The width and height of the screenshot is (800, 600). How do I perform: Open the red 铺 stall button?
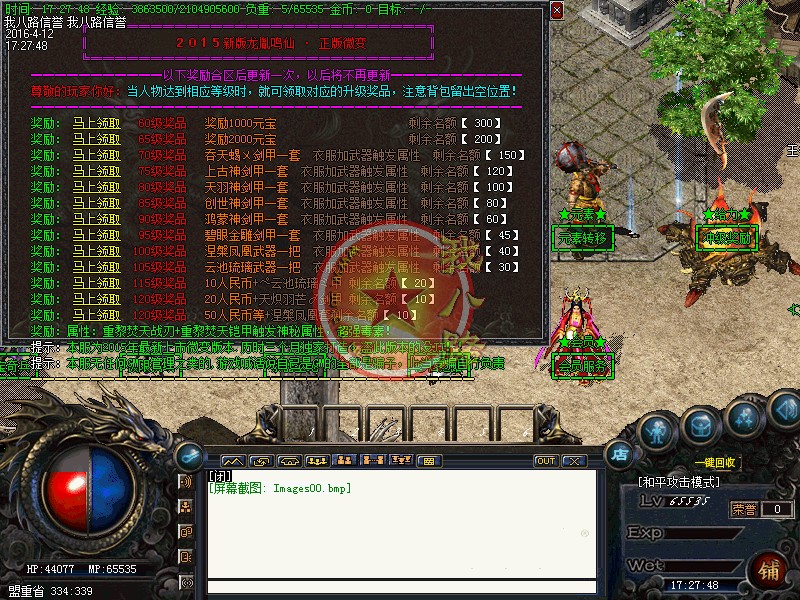[770, 570]
